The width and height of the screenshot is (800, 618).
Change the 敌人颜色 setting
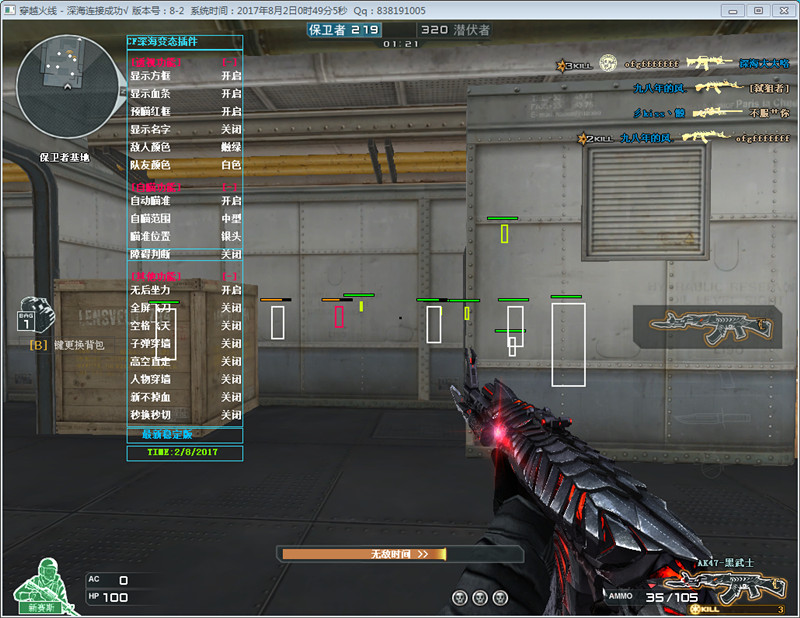231,147
